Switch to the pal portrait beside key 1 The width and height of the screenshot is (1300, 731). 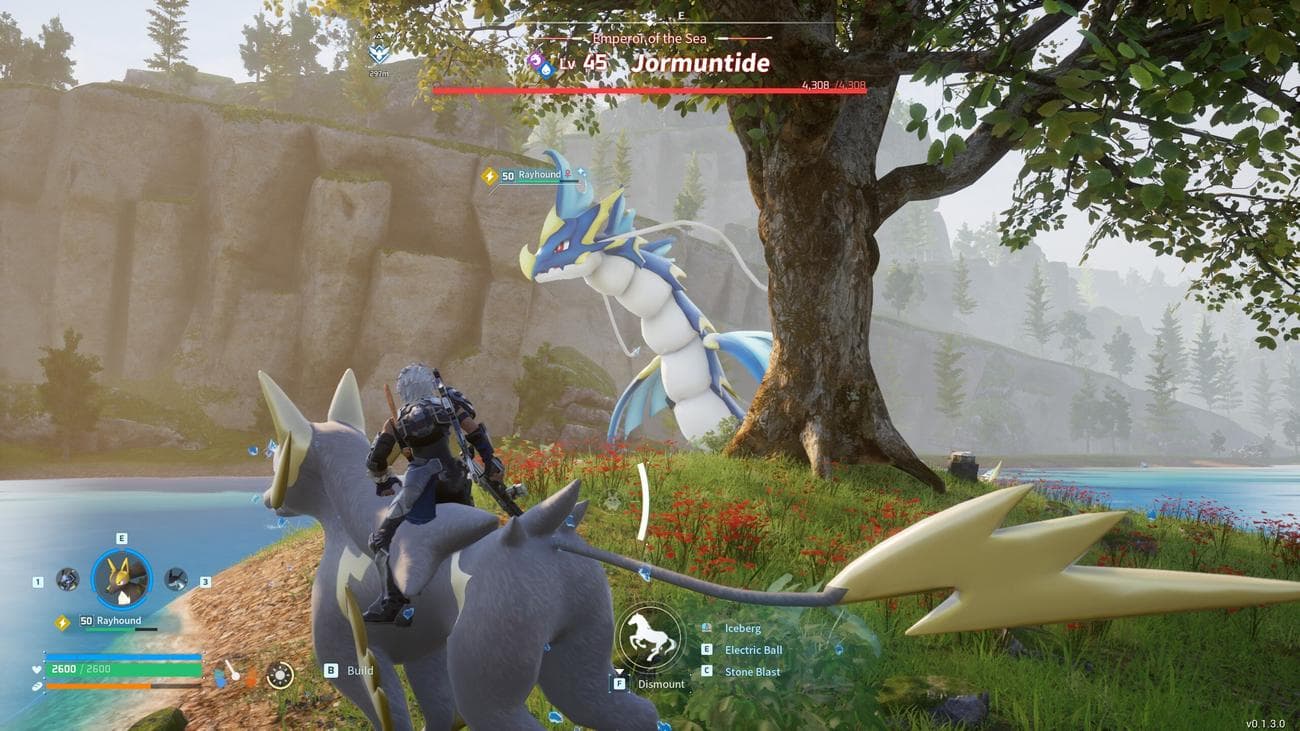68,579
